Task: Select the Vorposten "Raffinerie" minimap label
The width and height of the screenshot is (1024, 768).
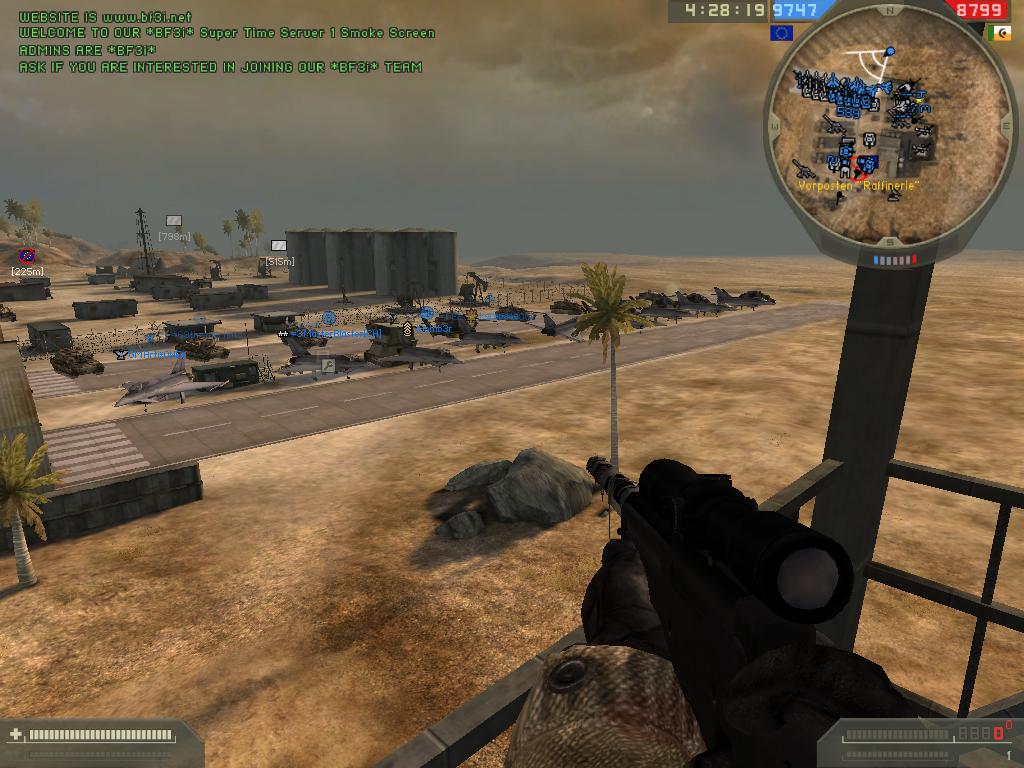Action: [x=858, y=186]
